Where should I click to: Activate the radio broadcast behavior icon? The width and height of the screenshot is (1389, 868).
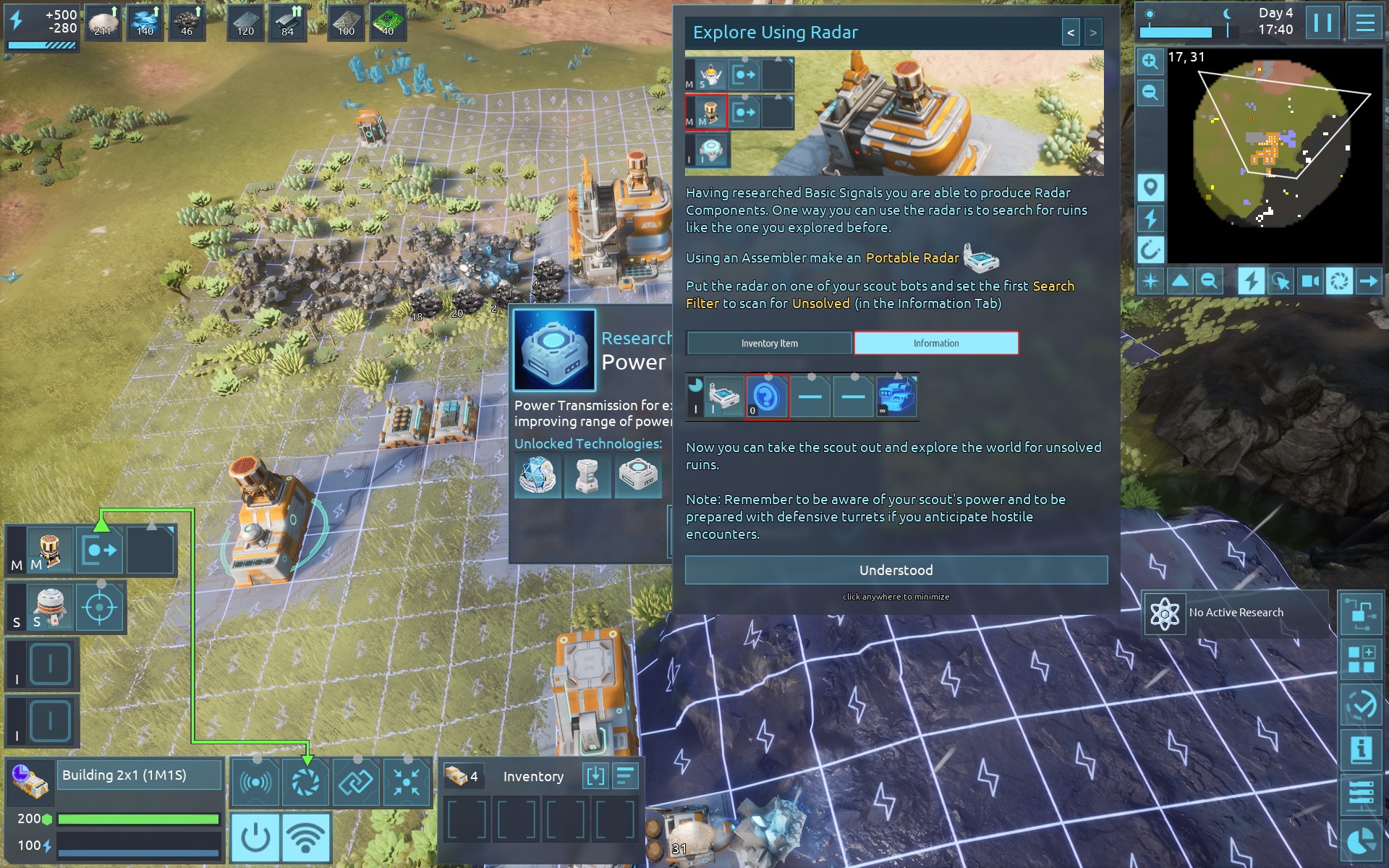tap(255, 782)
